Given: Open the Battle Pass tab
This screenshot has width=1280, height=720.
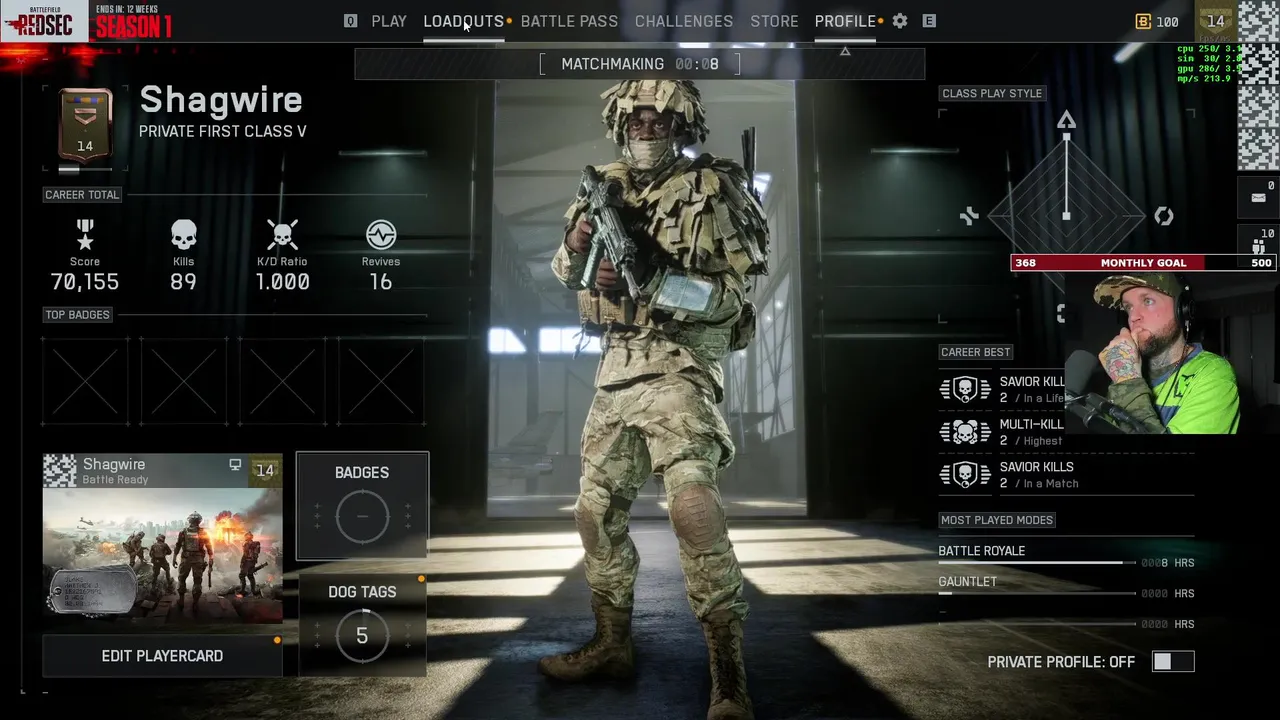Looking at the screenshot, I should tap(569, 21).
